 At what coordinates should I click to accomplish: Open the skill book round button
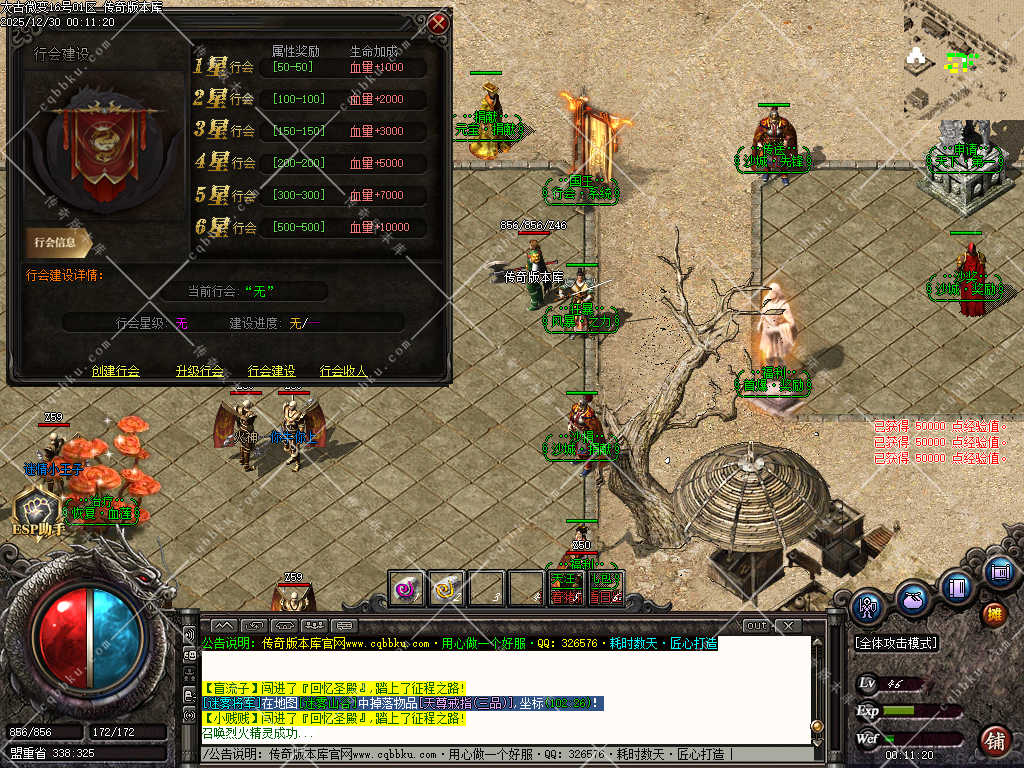958,585
